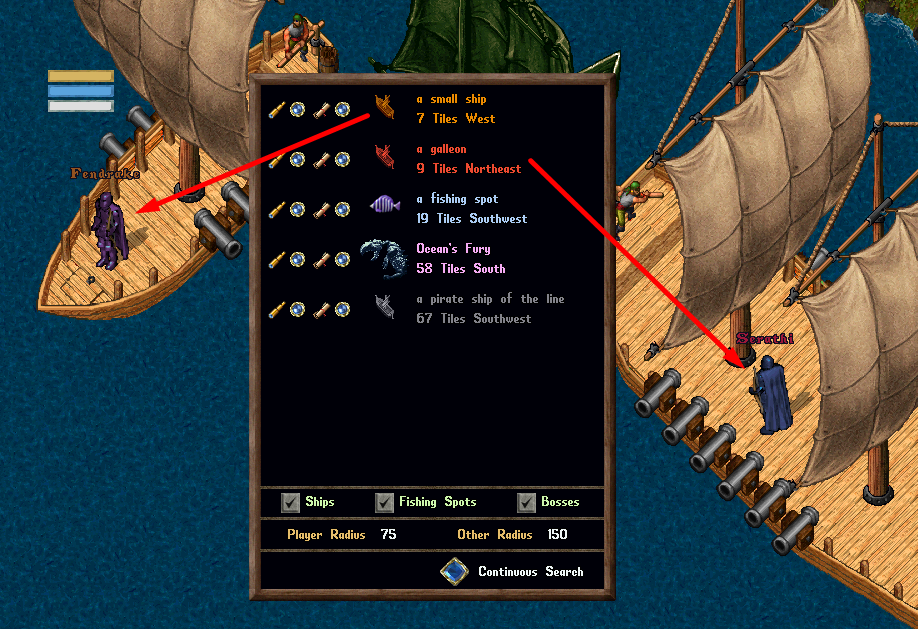Pick the Ocean's Fury boss entry
Viewport: 918px width, 629px height.
pyautogui.click(x=461, y=259)
